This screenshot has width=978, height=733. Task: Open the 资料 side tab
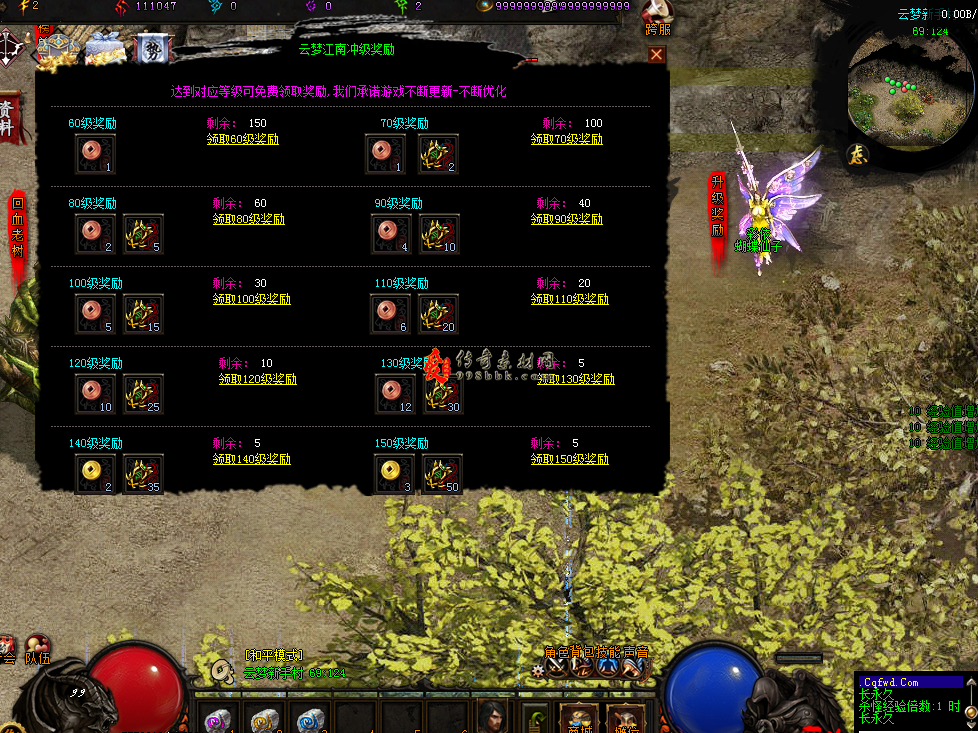coord(8,118)
